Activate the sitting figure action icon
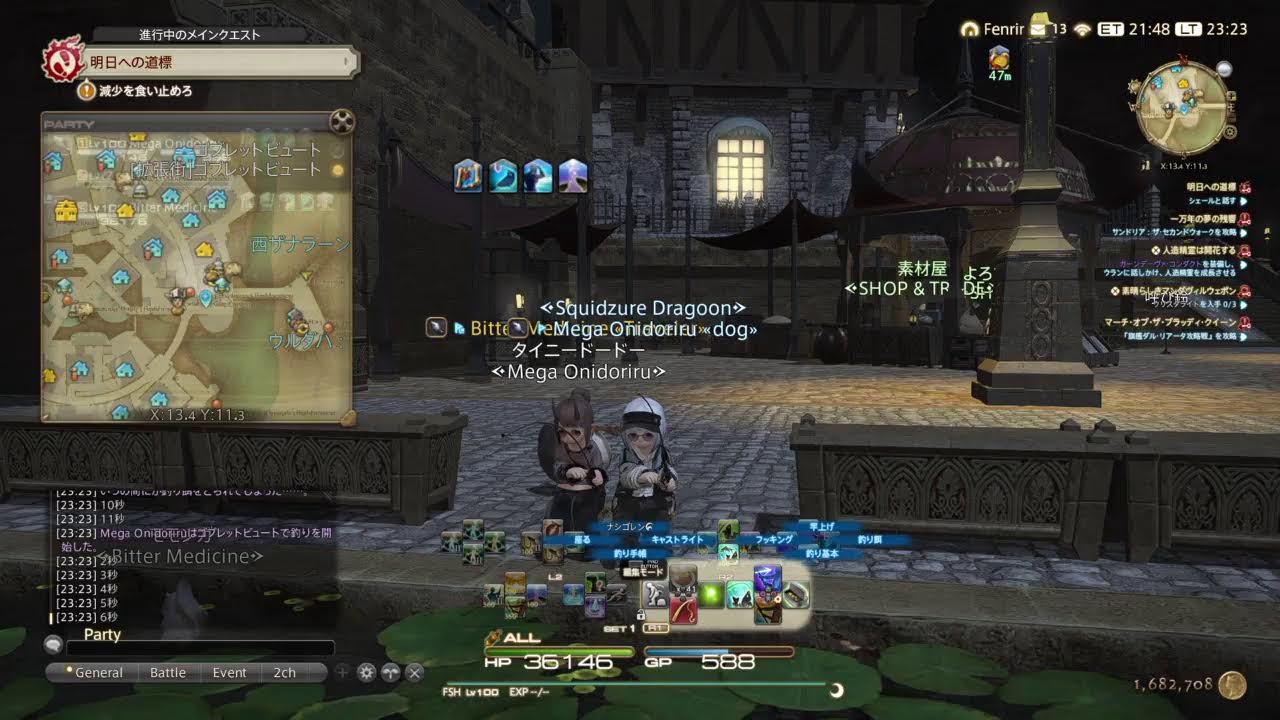1280x720 pixels. pos(655,595)
